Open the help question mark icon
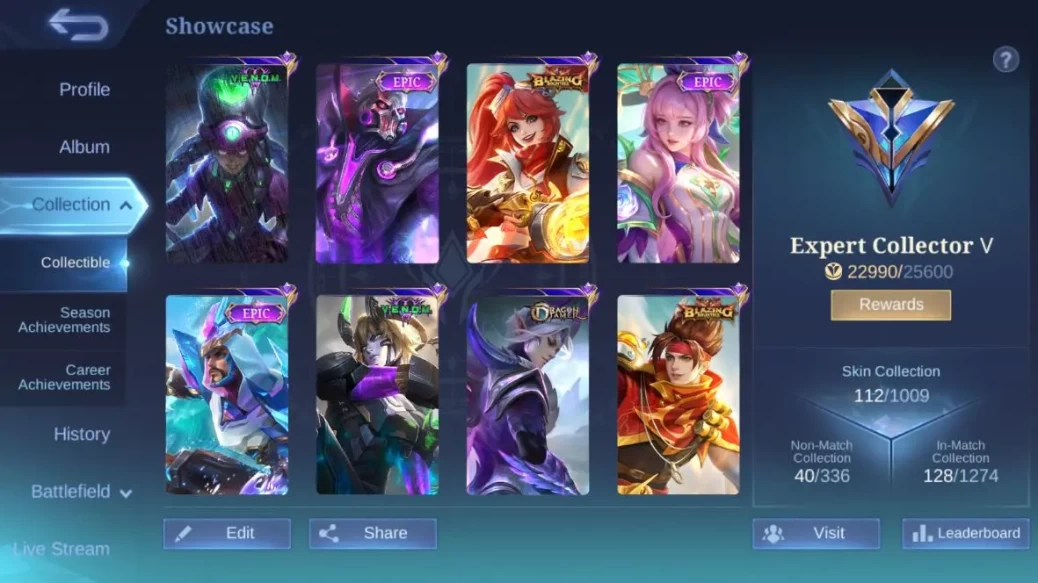The width and height of the screenshot is (1038, 583). 1005,60
